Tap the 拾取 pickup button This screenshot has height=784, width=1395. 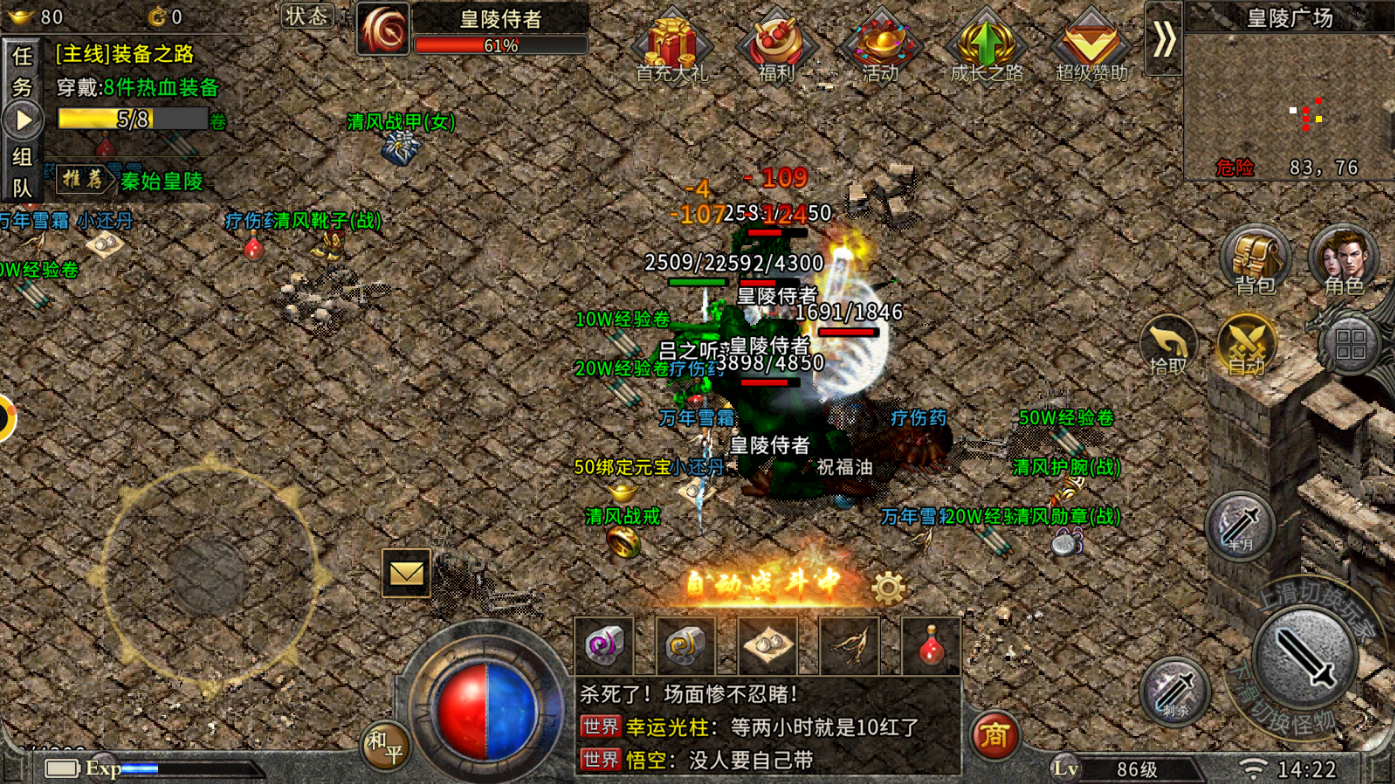tap(1168, 345)
